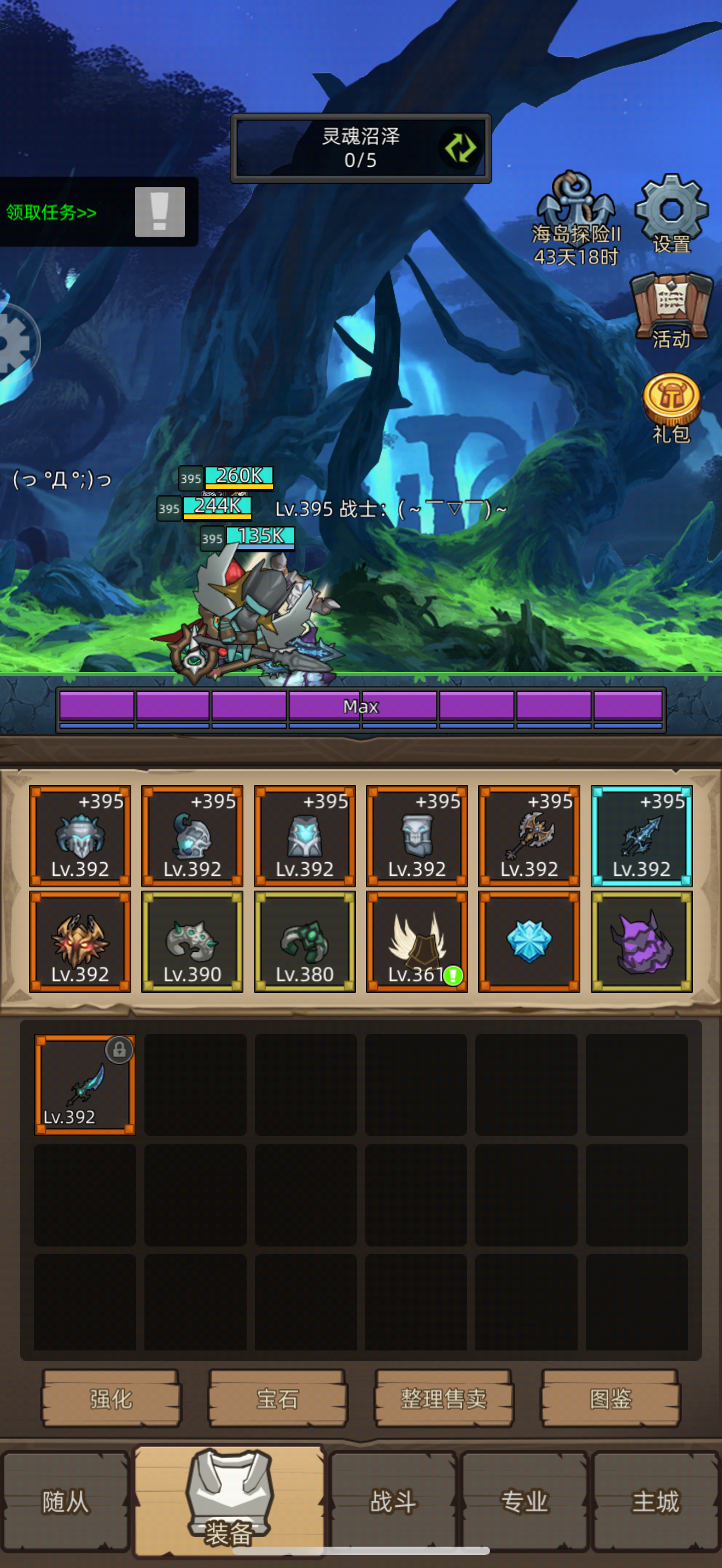Tap the Max purple progress bar
The height and width of the screenshot is (1568, 722).
pyautogui.click(x=361, y=705)
